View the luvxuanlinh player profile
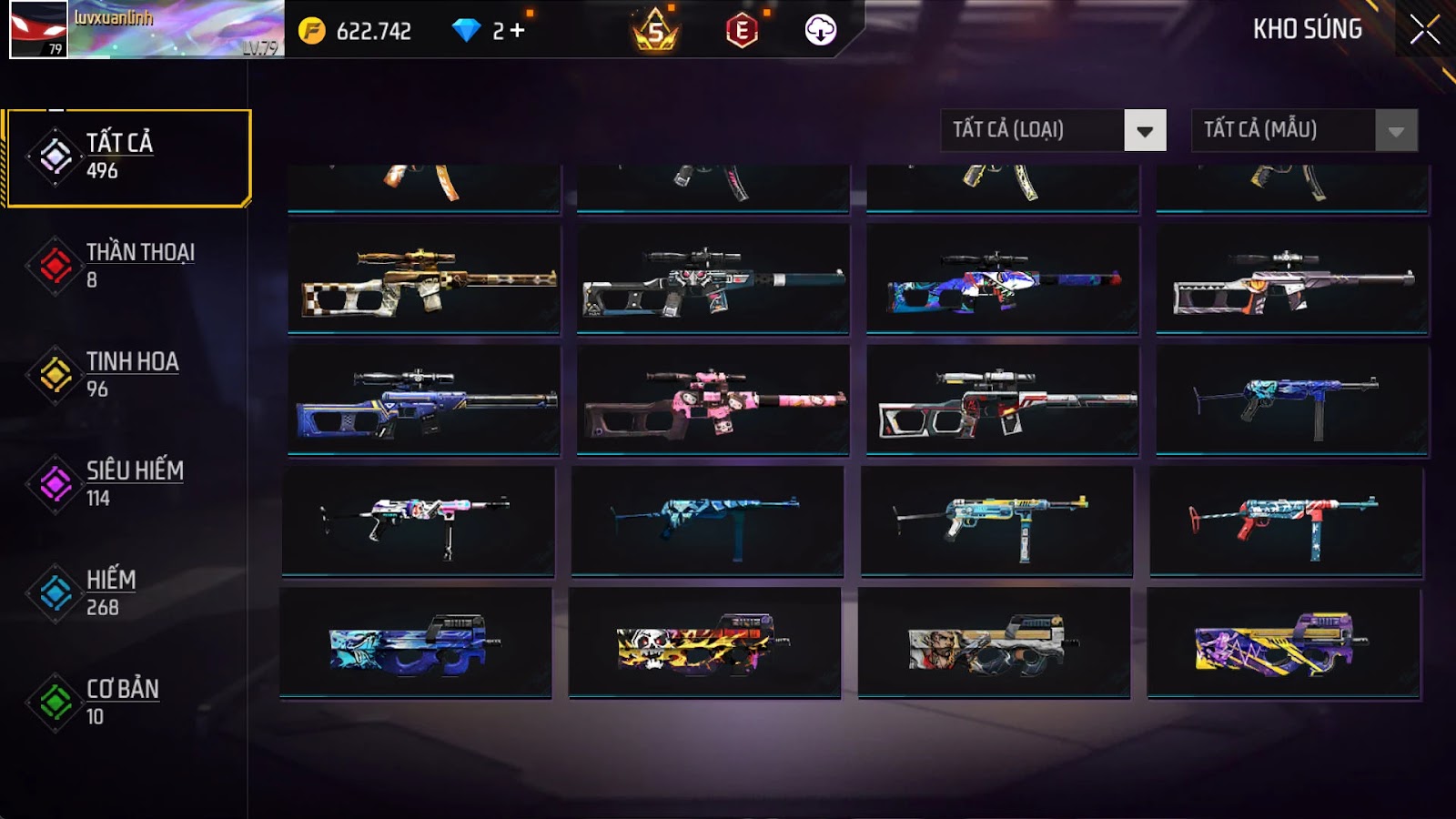The height and width of the screenshot is (819, 1456). (x=146, y=30)
